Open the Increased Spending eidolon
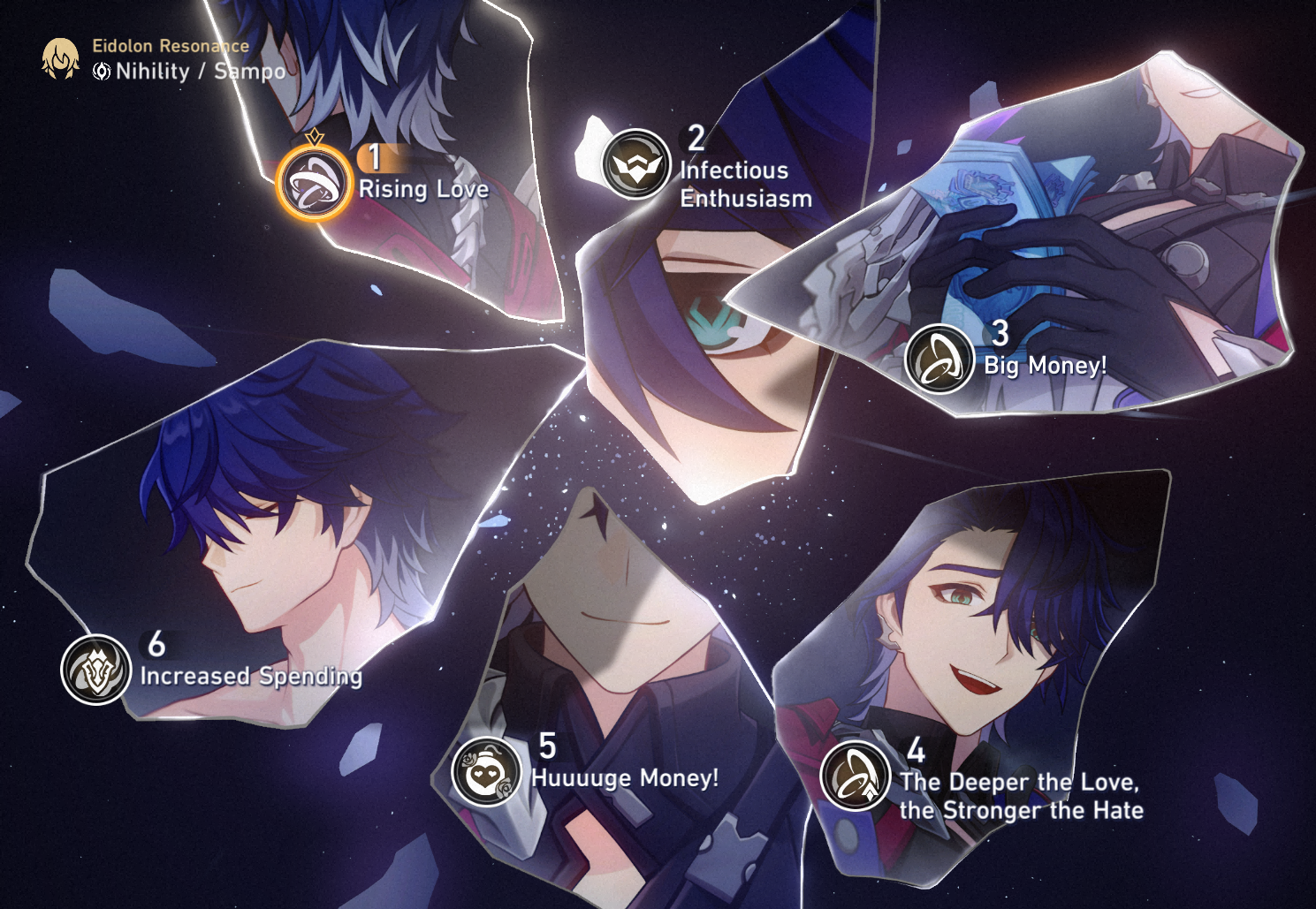Screen dimensions: 1316x909 click(x=95, y=670)
